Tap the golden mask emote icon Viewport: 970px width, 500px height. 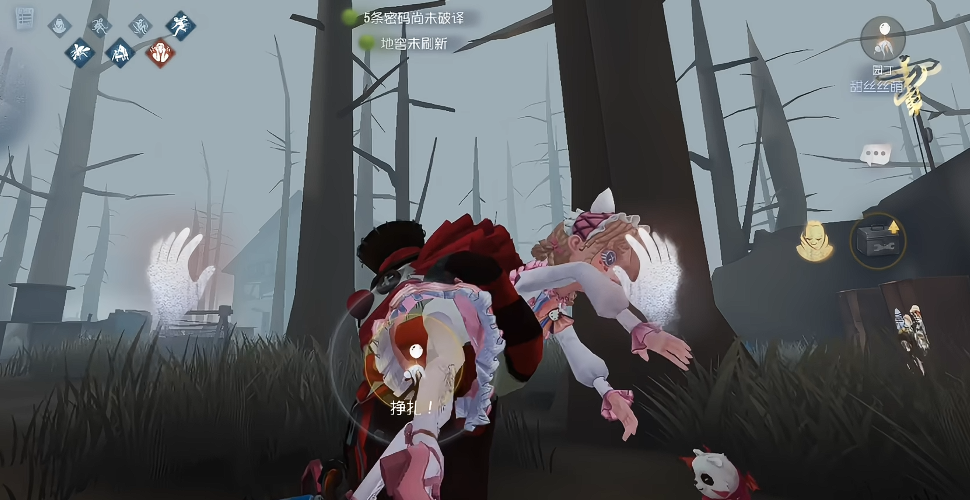point(816,241)
